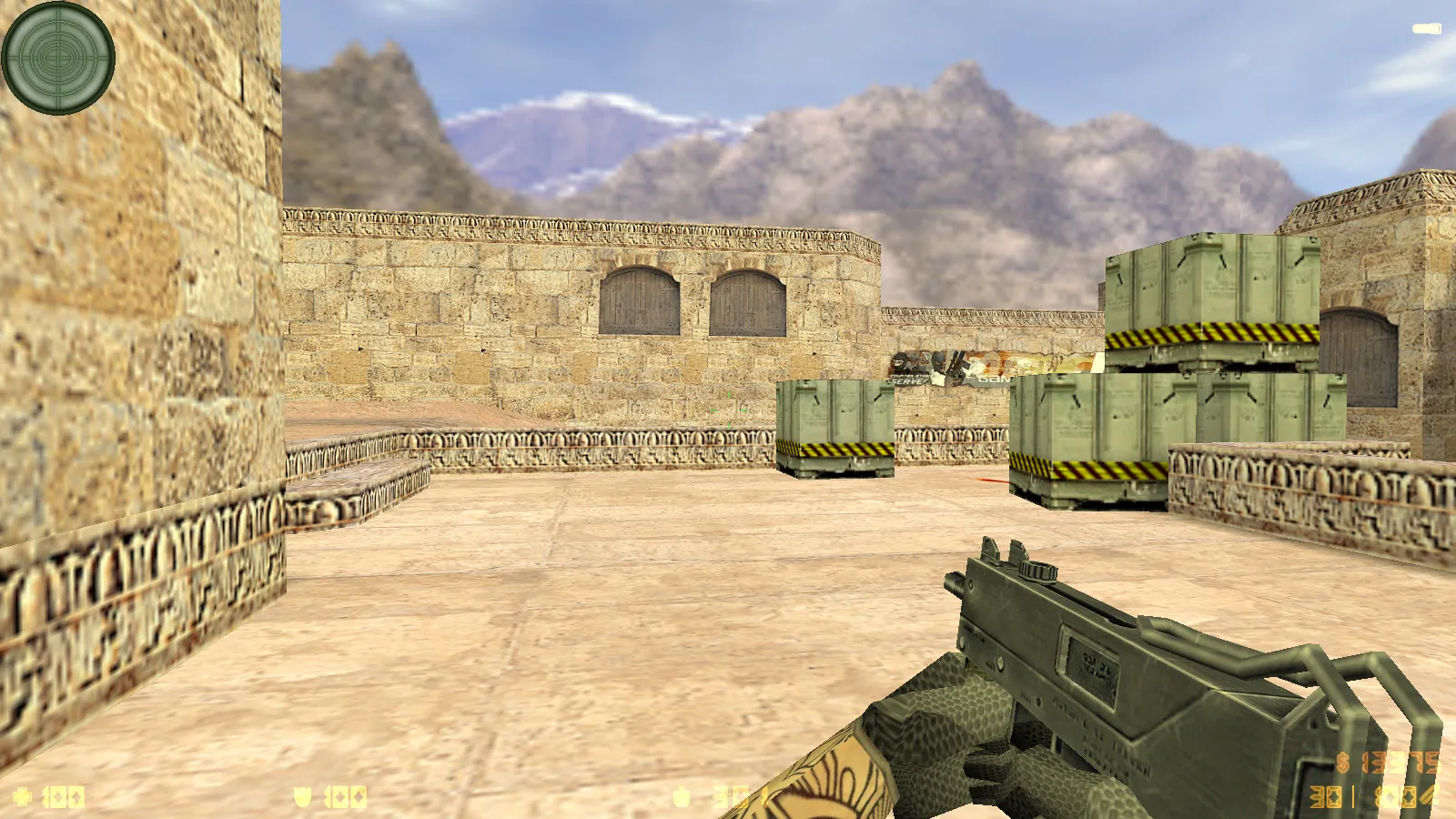Click the crosshair at screen center
1456x819 pixels.
pyautogui.click(x=728, y=409)
